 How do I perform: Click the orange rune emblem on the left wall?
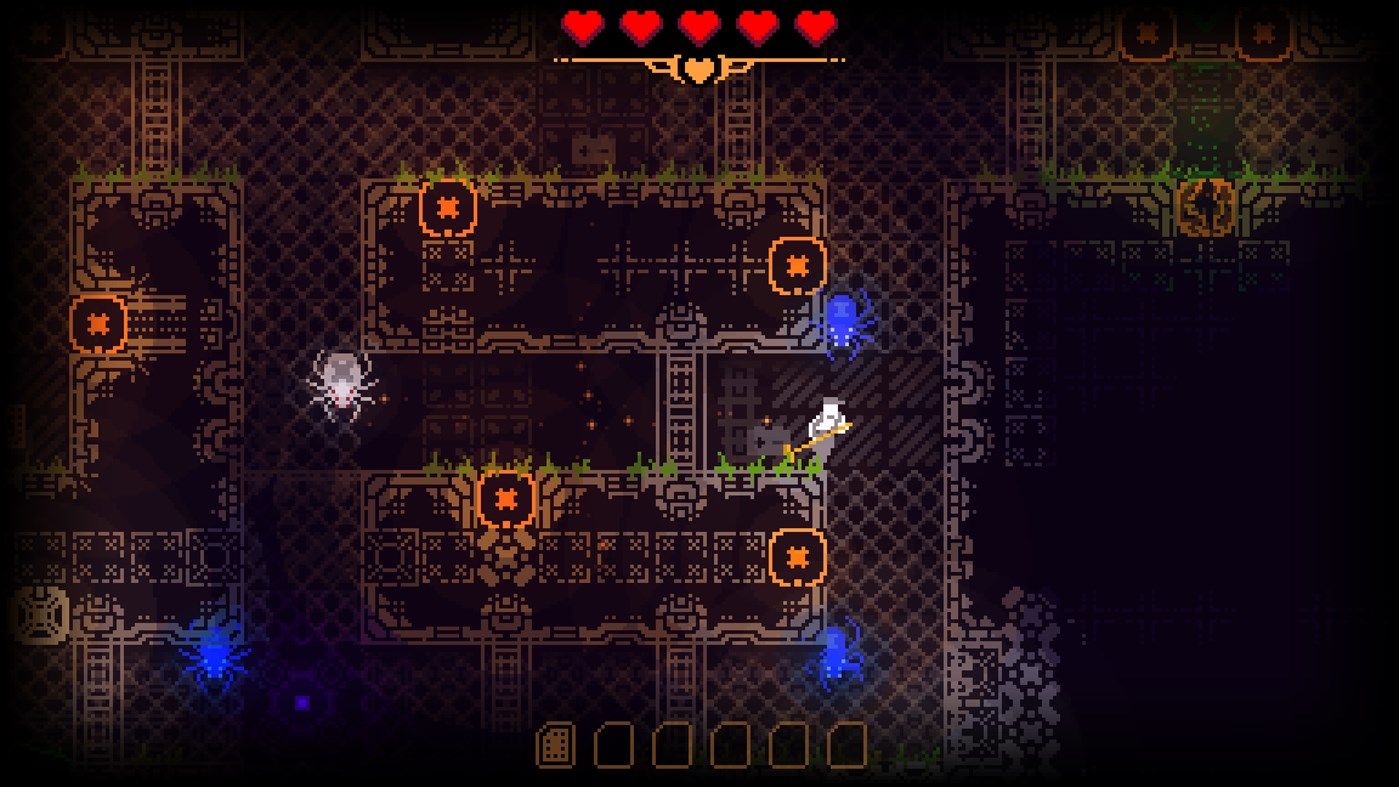tap(100, 322)
